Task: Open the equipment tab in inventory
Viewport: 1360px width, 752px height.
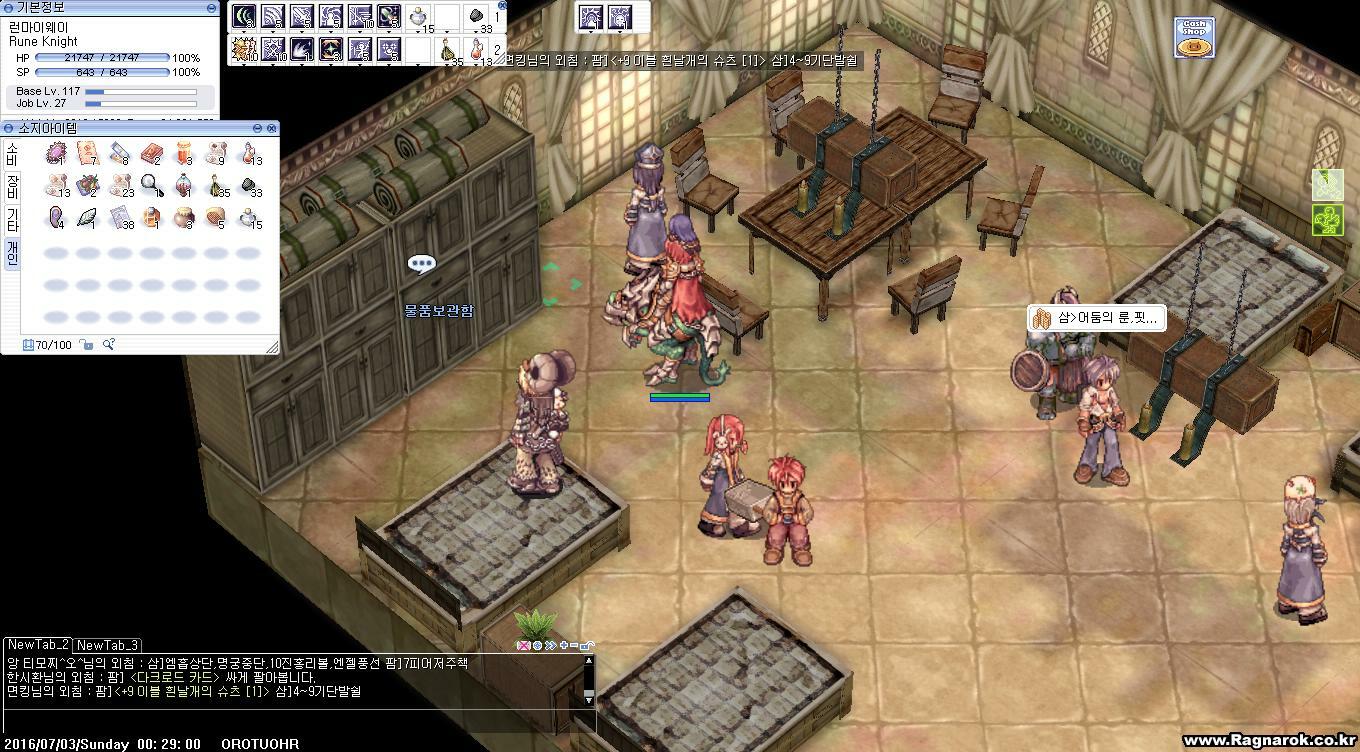Action: point(12,185)
